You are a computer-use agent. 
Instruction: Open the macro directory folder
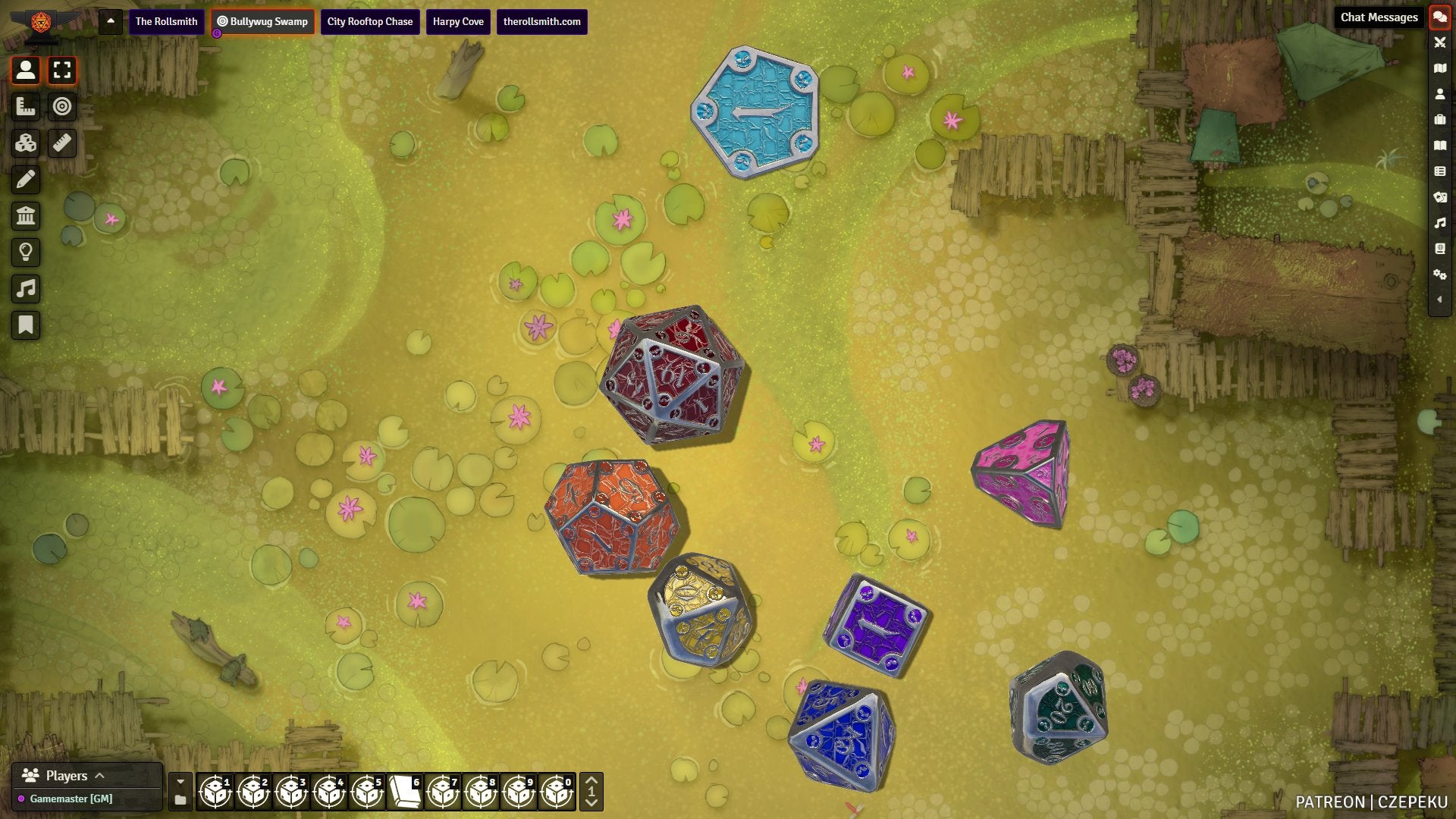pos(180,800)
